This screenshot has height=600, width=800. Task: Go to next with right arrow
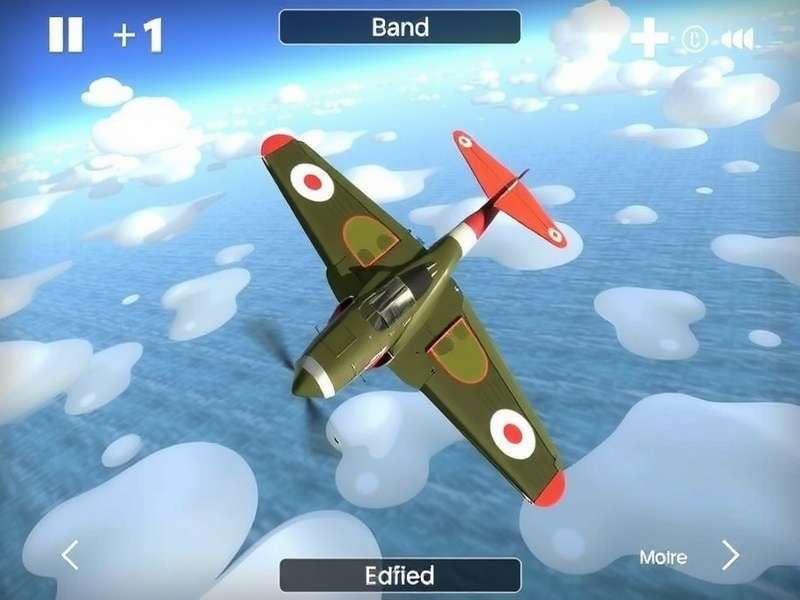[731, 555]
